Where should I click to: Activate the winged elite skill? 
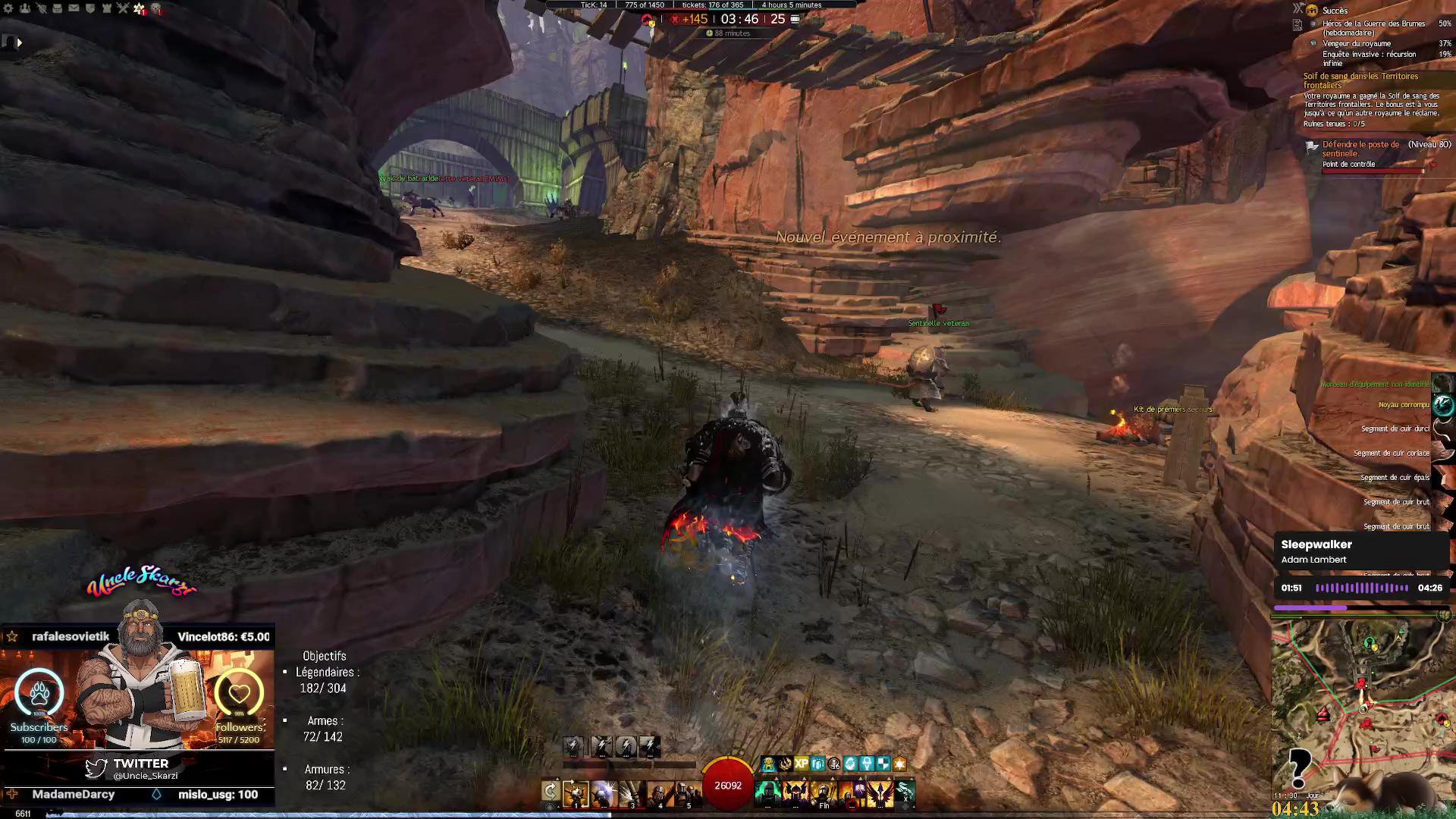880,793
